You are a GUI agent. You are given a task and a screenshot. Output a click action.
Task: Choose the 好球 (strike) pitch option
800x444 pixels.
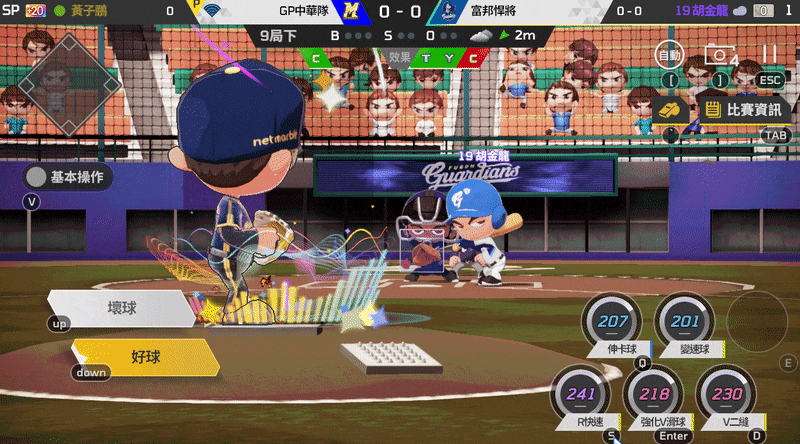pyautogui.click(x=145, y=356)
